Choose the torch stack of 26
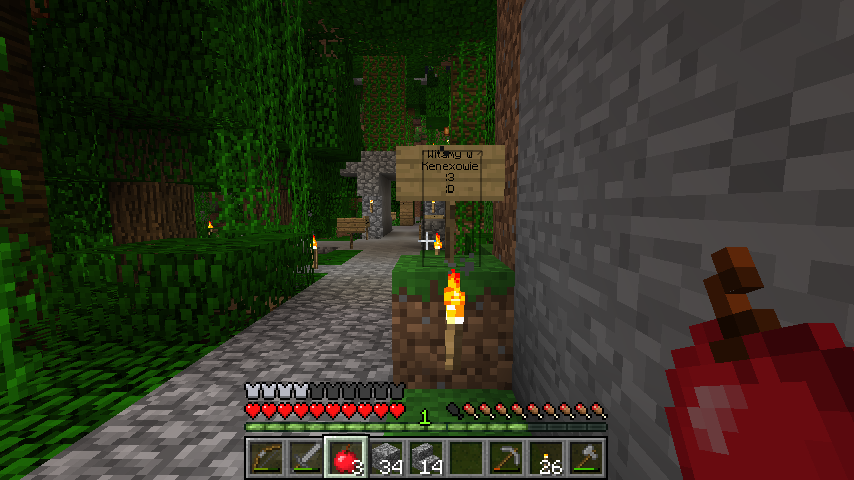 (546, 458)
